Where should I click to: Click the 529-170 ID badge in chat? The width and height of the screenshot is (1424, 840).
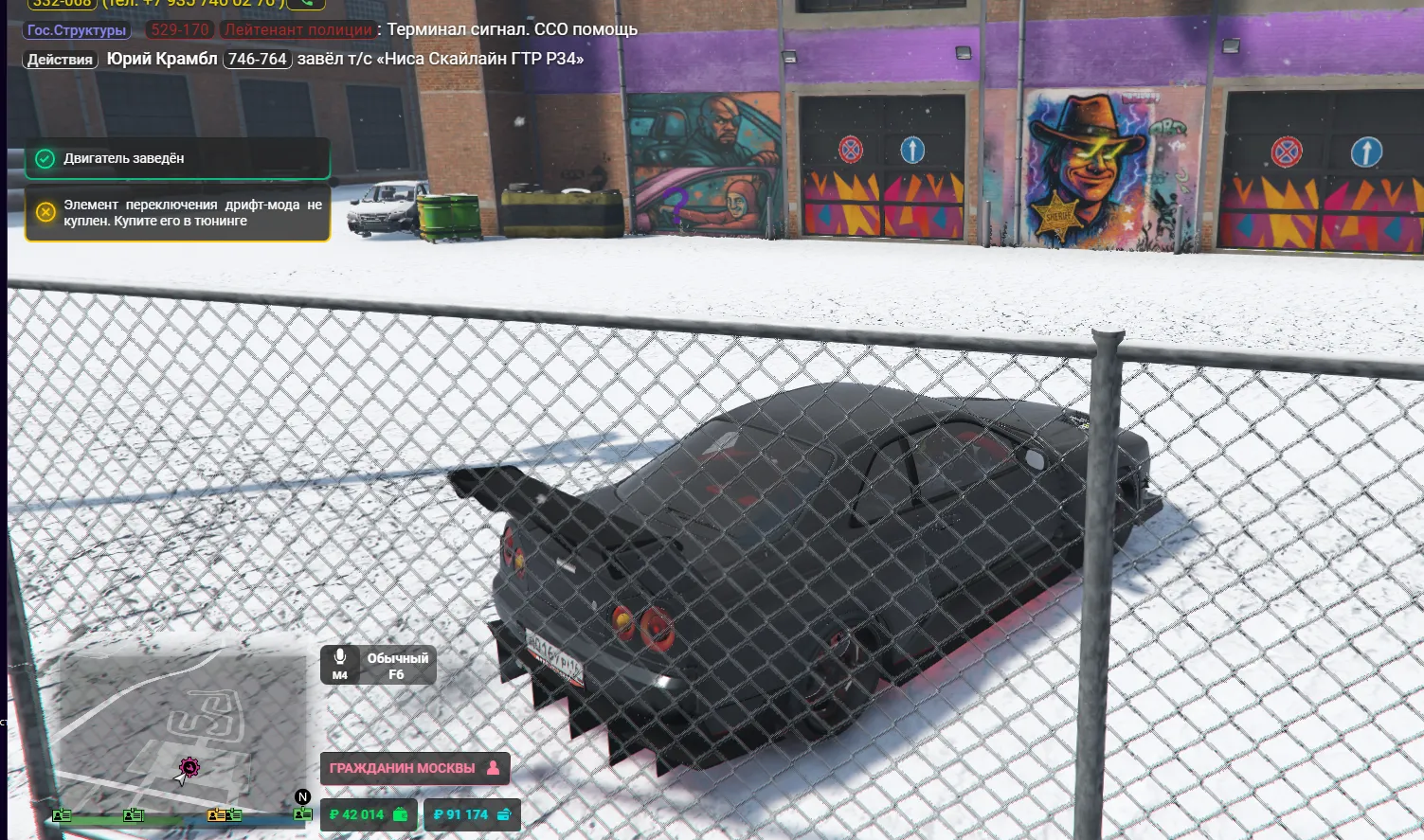tap(179, 29)
